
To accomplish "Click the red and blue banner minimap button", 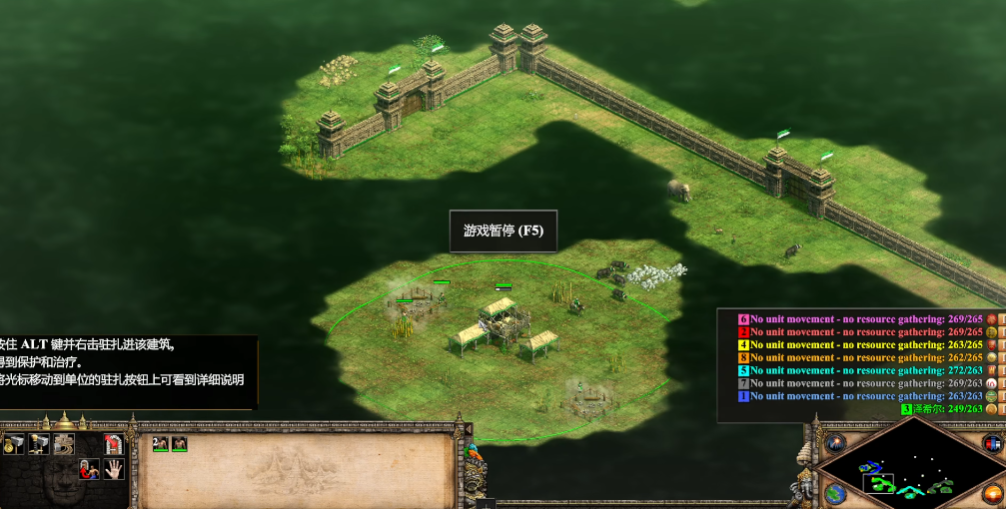I will click(992, 443).
